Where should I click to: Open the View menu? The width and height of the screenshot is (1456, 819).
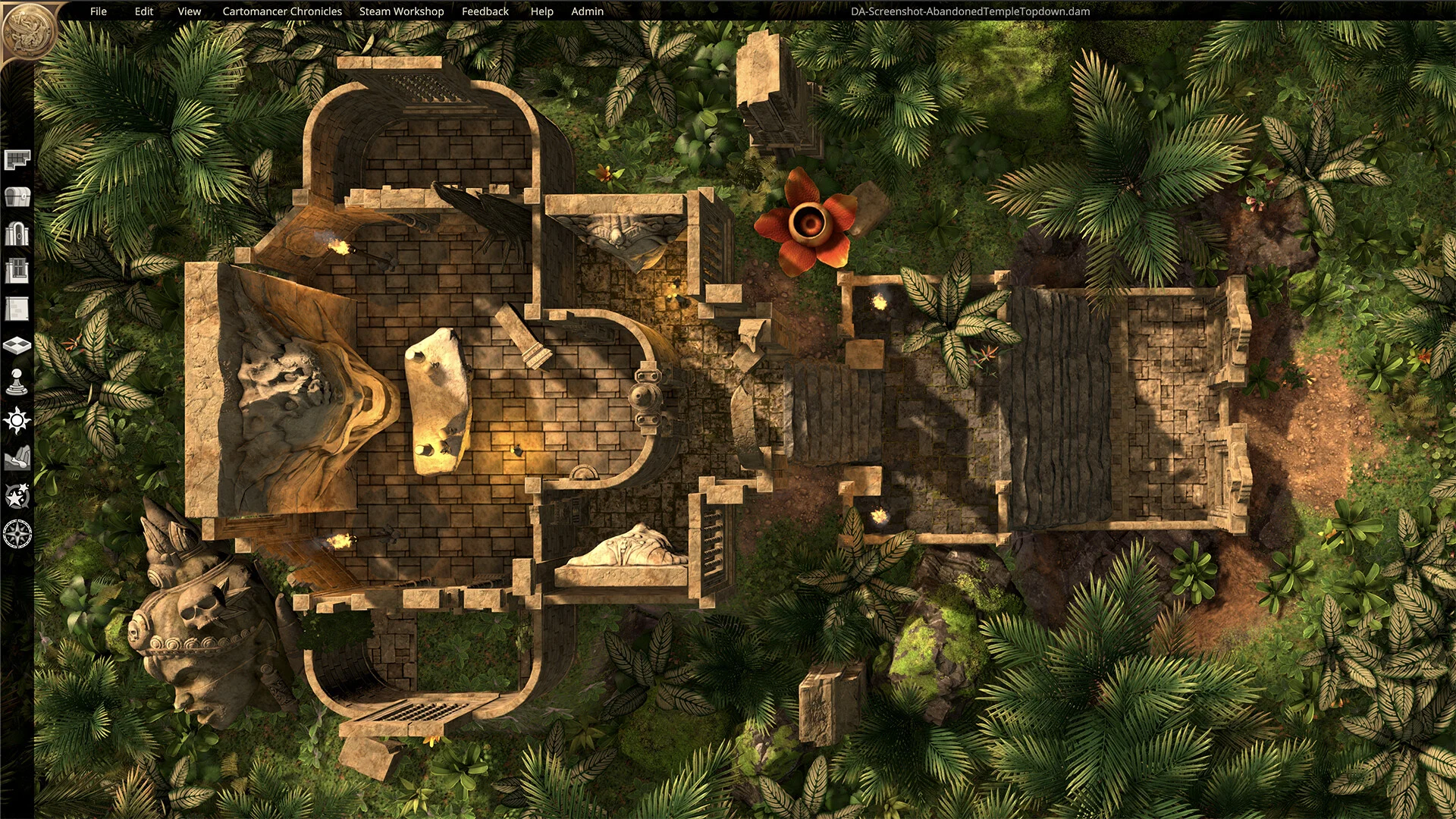189,11
